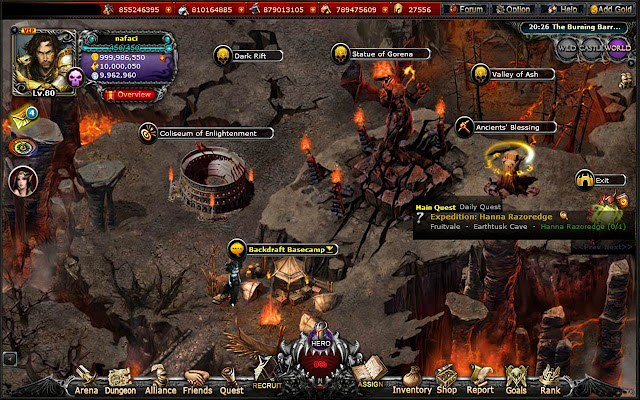Add Gold to your account

click(611, 9)
